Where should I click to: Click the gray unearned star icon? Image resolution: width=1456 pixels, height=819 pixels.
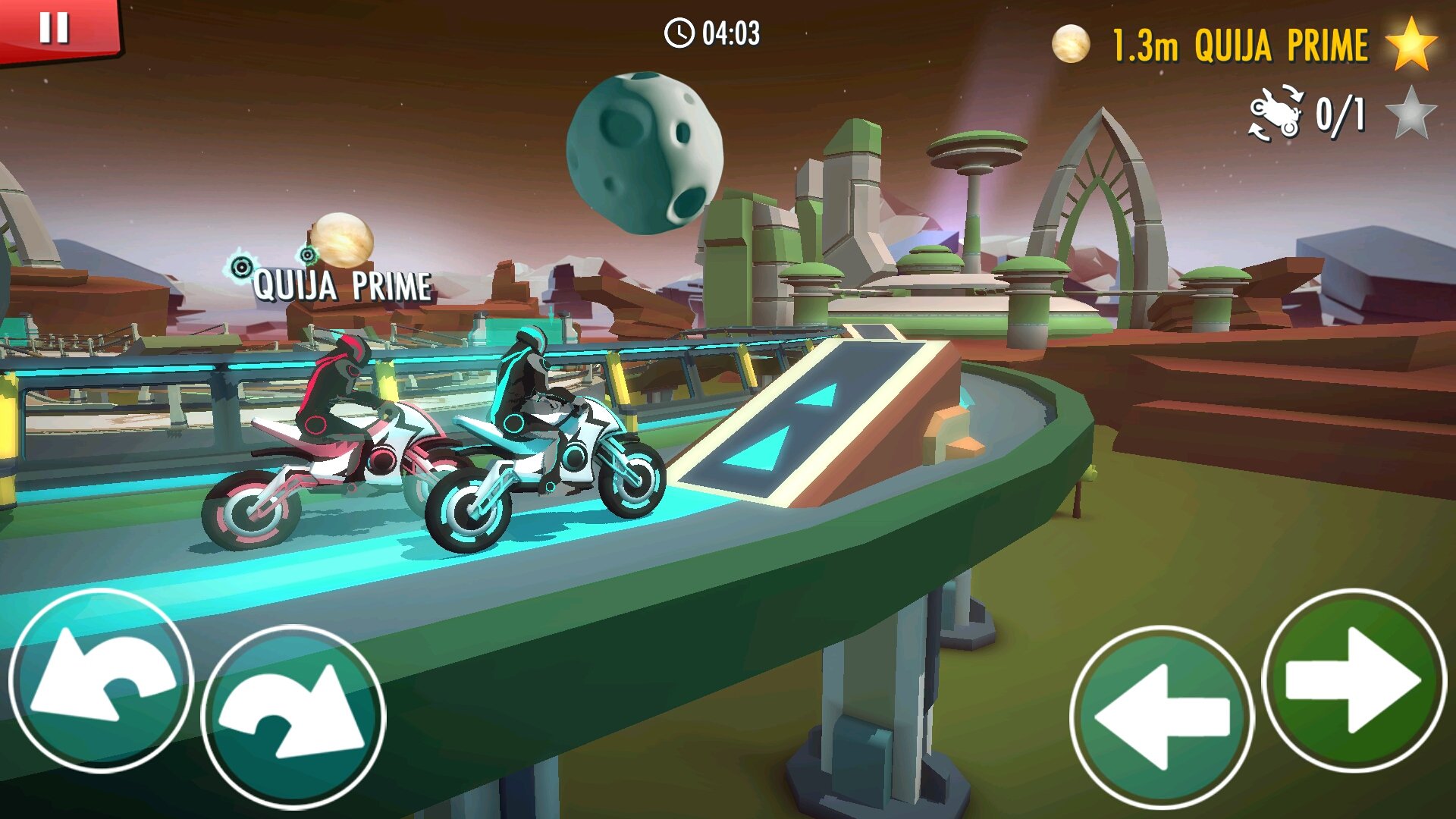click(1412, 115)
